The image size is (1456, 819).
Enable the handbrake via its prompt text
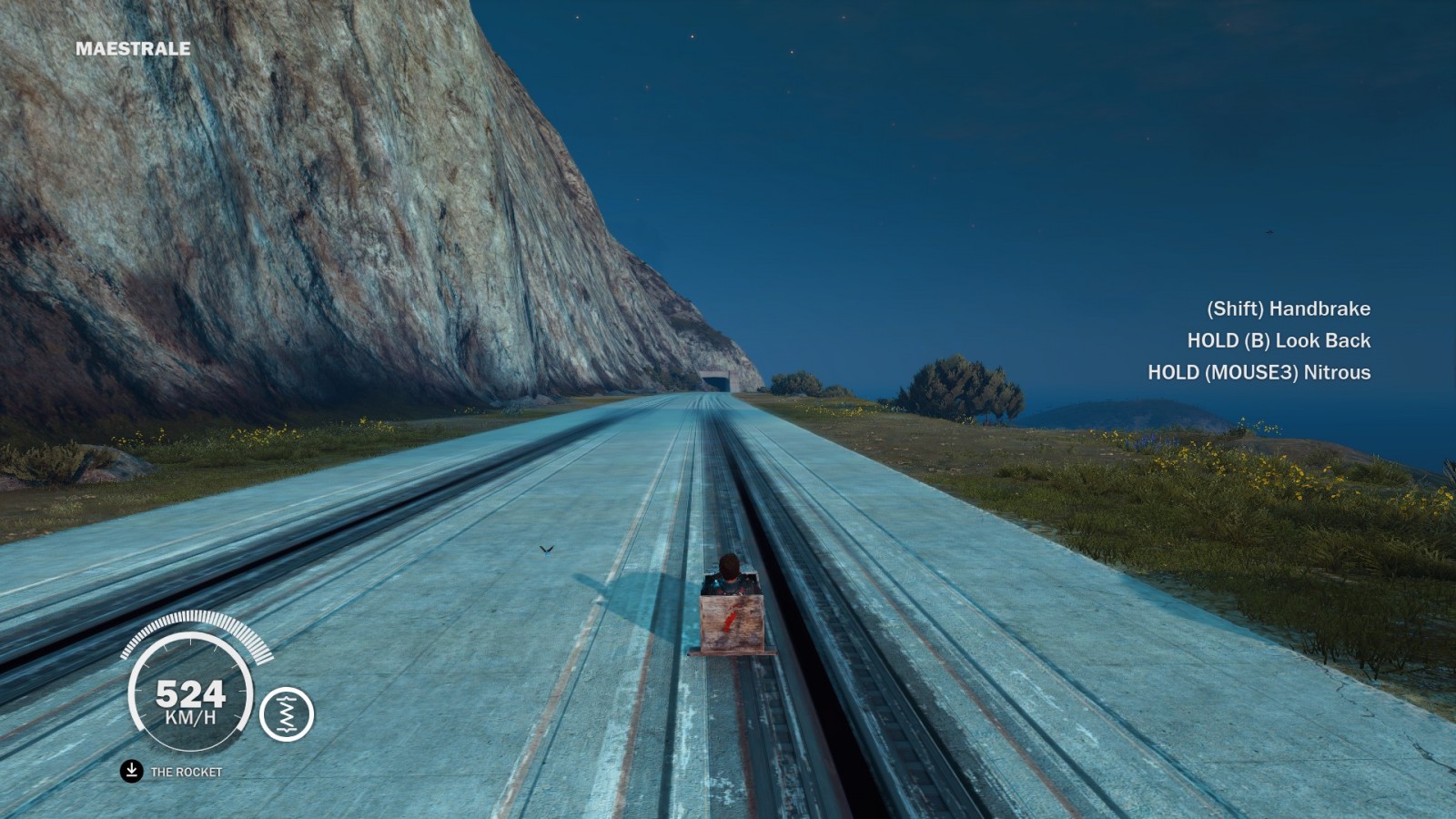[x=1287, y=309]
